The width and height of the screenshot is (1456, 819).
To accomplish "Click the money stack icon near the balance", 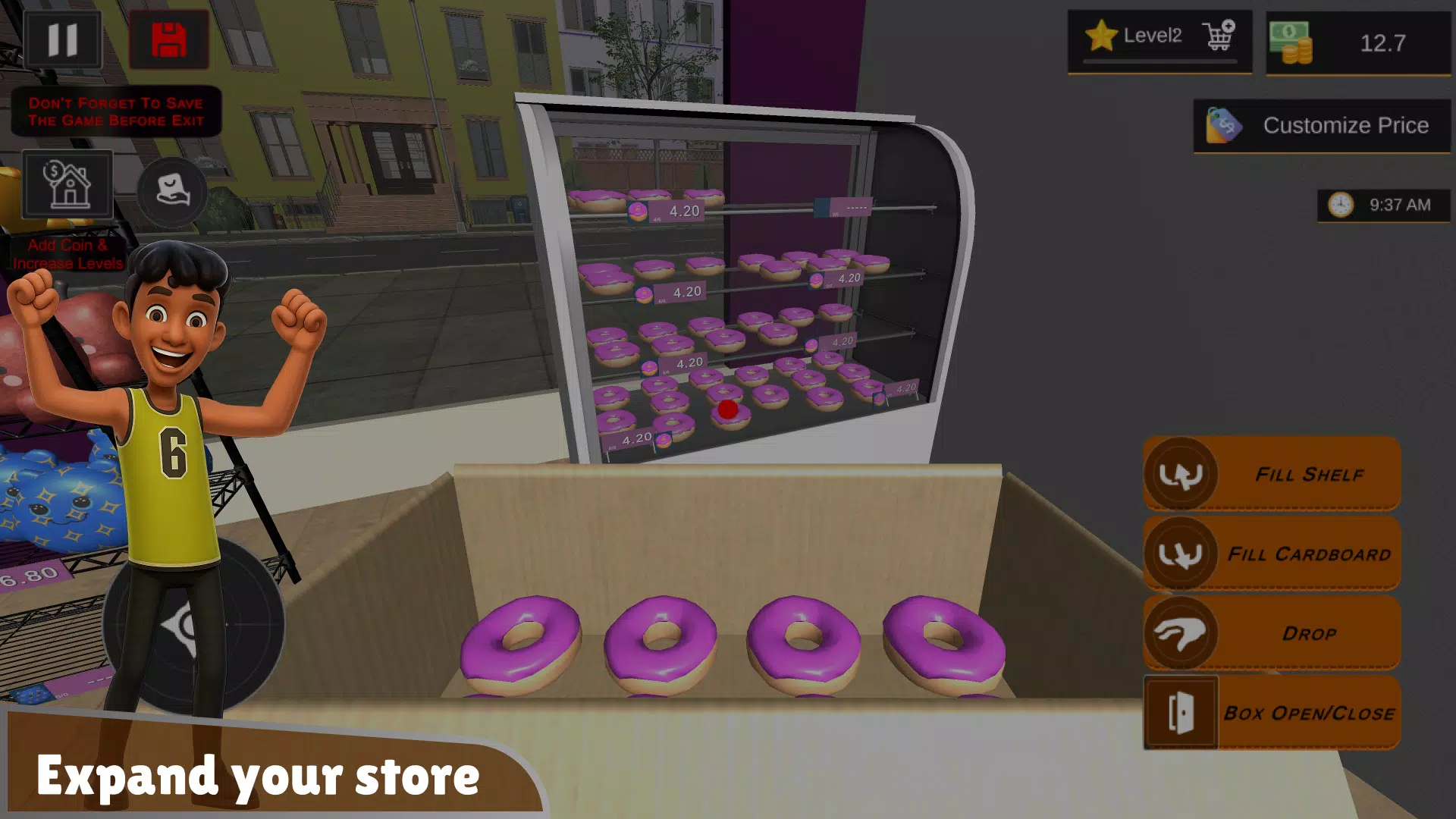I will (1291, 42).
